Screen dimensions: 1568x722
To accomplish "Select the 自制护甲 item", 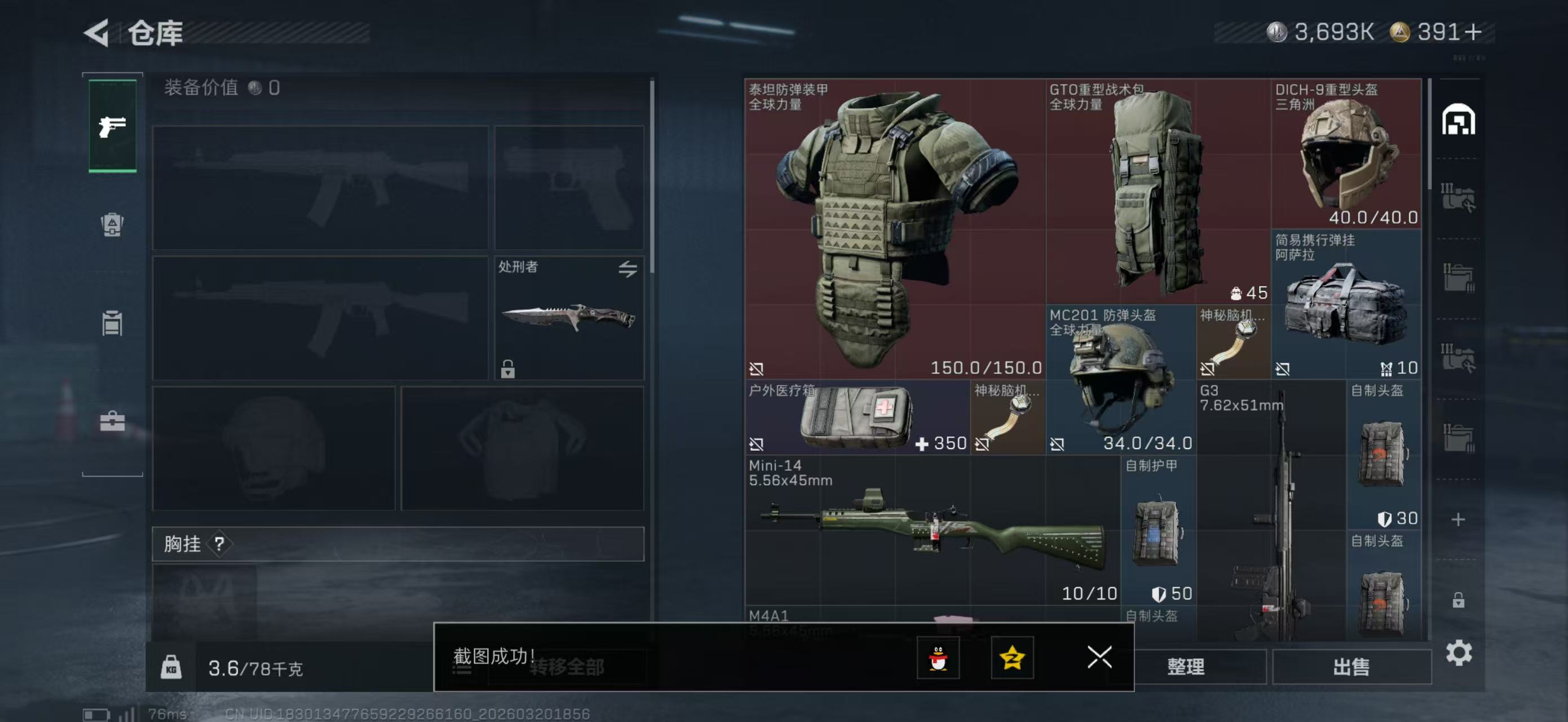I will (1157, 530).
